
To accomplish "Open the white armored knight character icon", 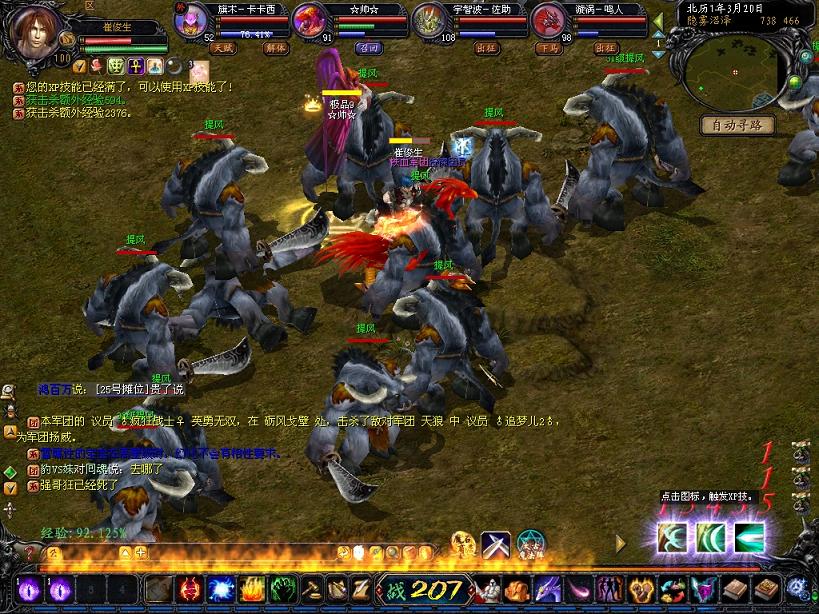I will (487, 589).
